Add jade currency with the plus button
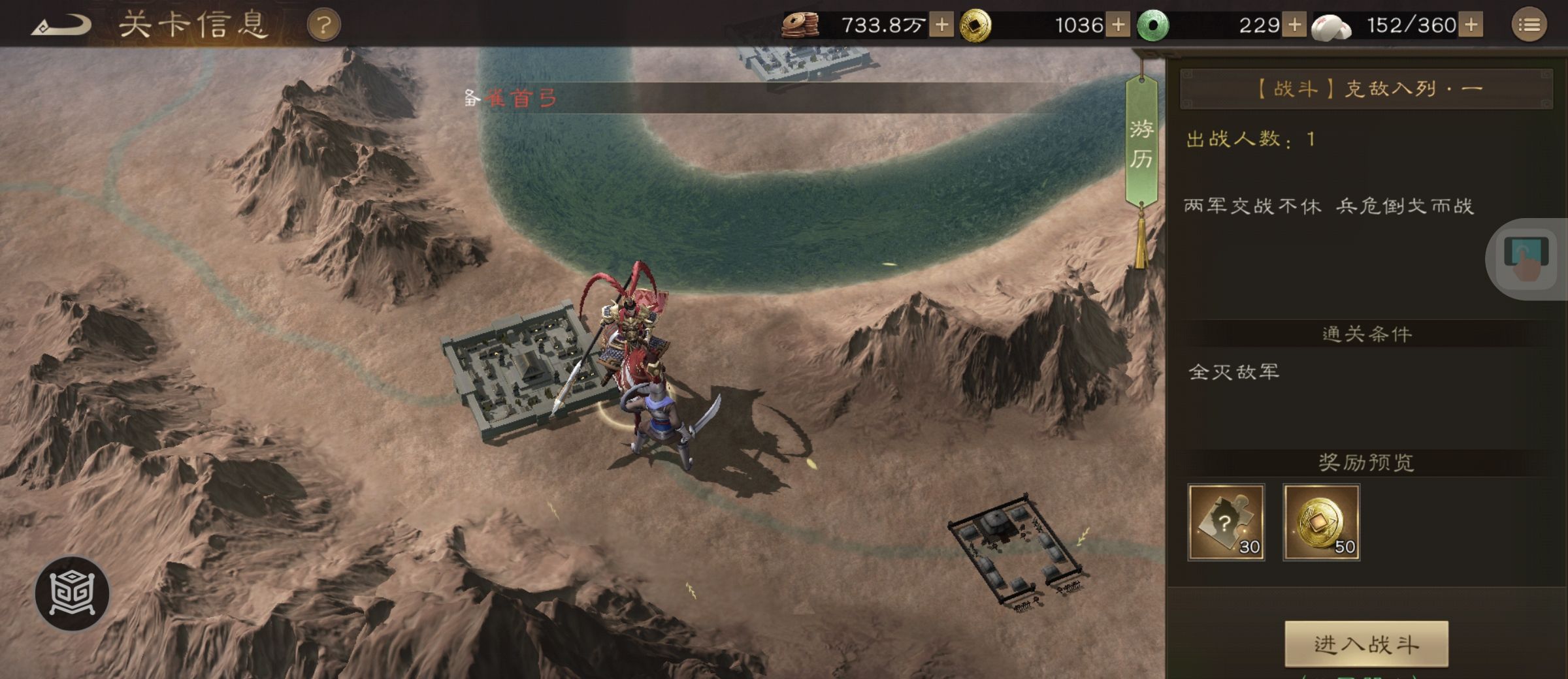 1294,25
